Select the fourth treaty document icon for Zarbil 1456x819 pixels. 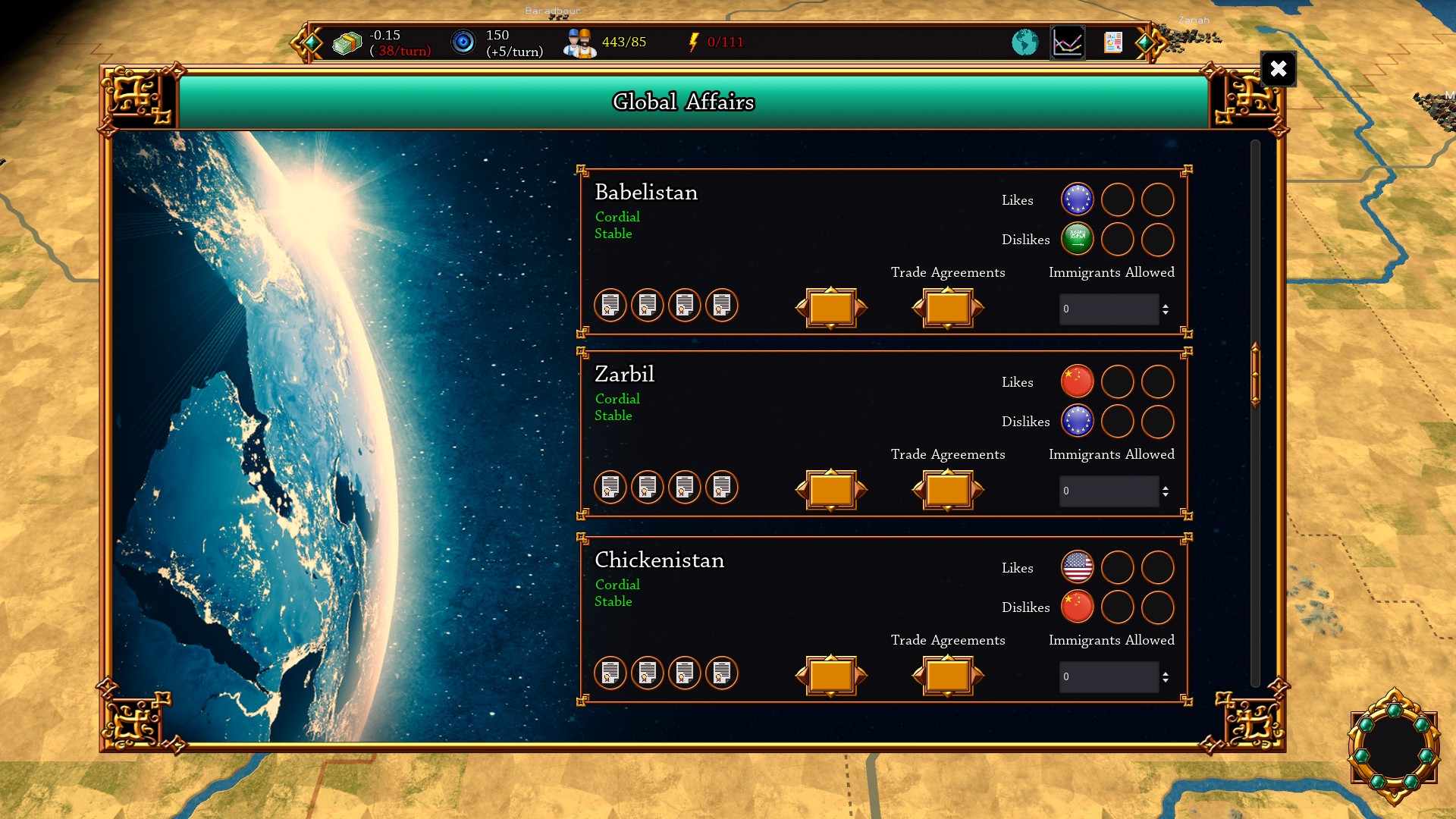pyautogui.click(x=722, y=488)
